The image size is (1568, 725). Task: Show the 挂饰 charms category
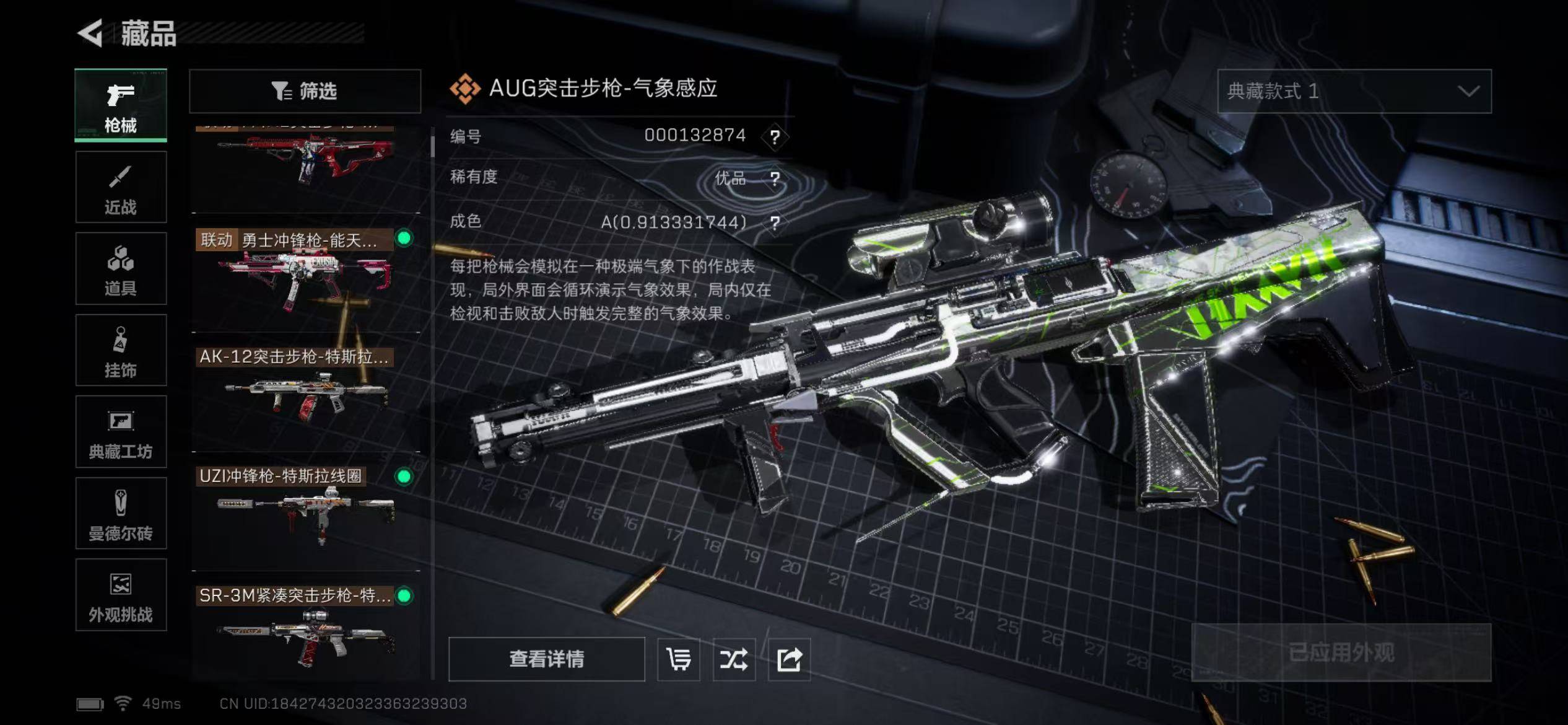[121, 351]
